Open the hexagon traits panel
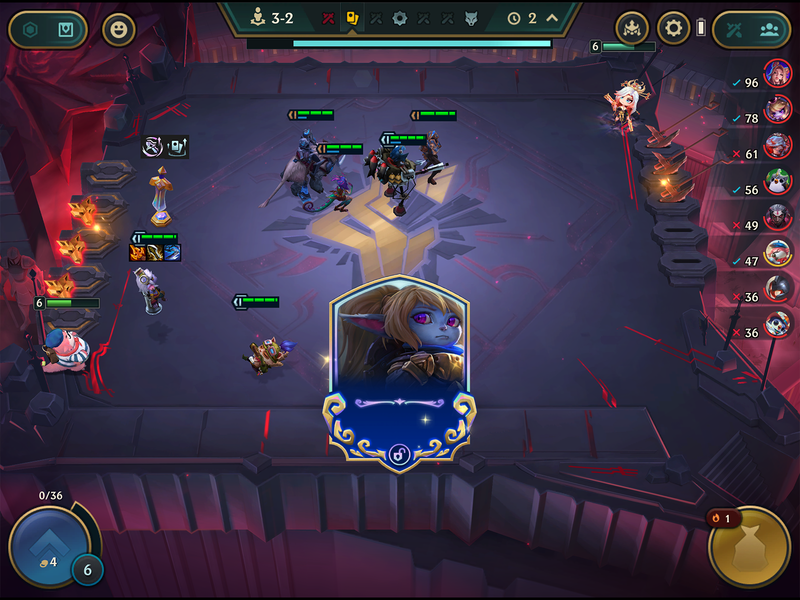 (31, 29)
